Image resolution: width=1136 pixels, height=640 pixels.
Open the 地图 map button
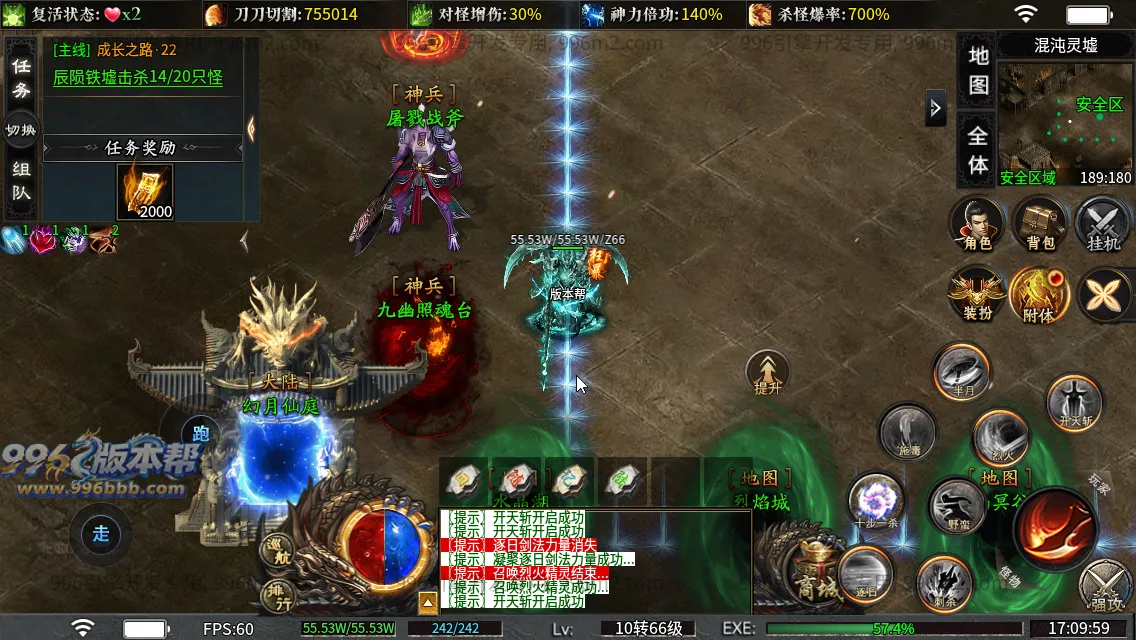pyautogui.click(x=978, y=70)
